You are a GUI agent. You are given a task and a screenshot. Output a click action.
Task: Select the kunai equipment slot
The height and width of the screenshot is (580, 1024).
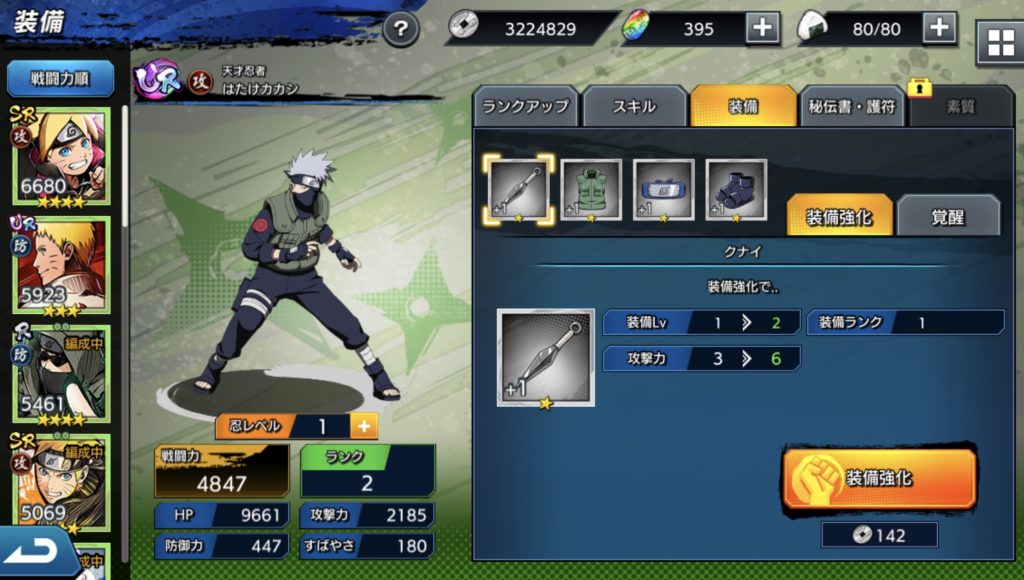click(518, 190)
